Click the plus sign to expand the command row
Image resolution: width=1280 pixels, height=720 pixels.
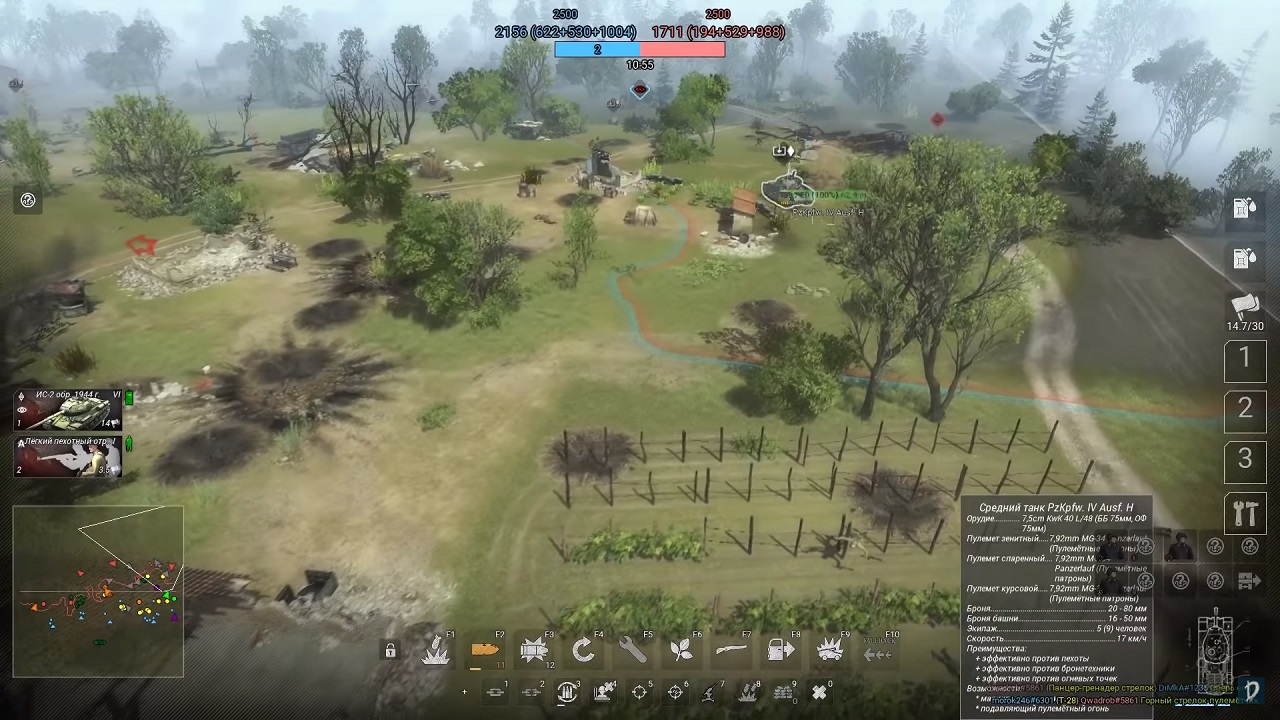(463, 691)
